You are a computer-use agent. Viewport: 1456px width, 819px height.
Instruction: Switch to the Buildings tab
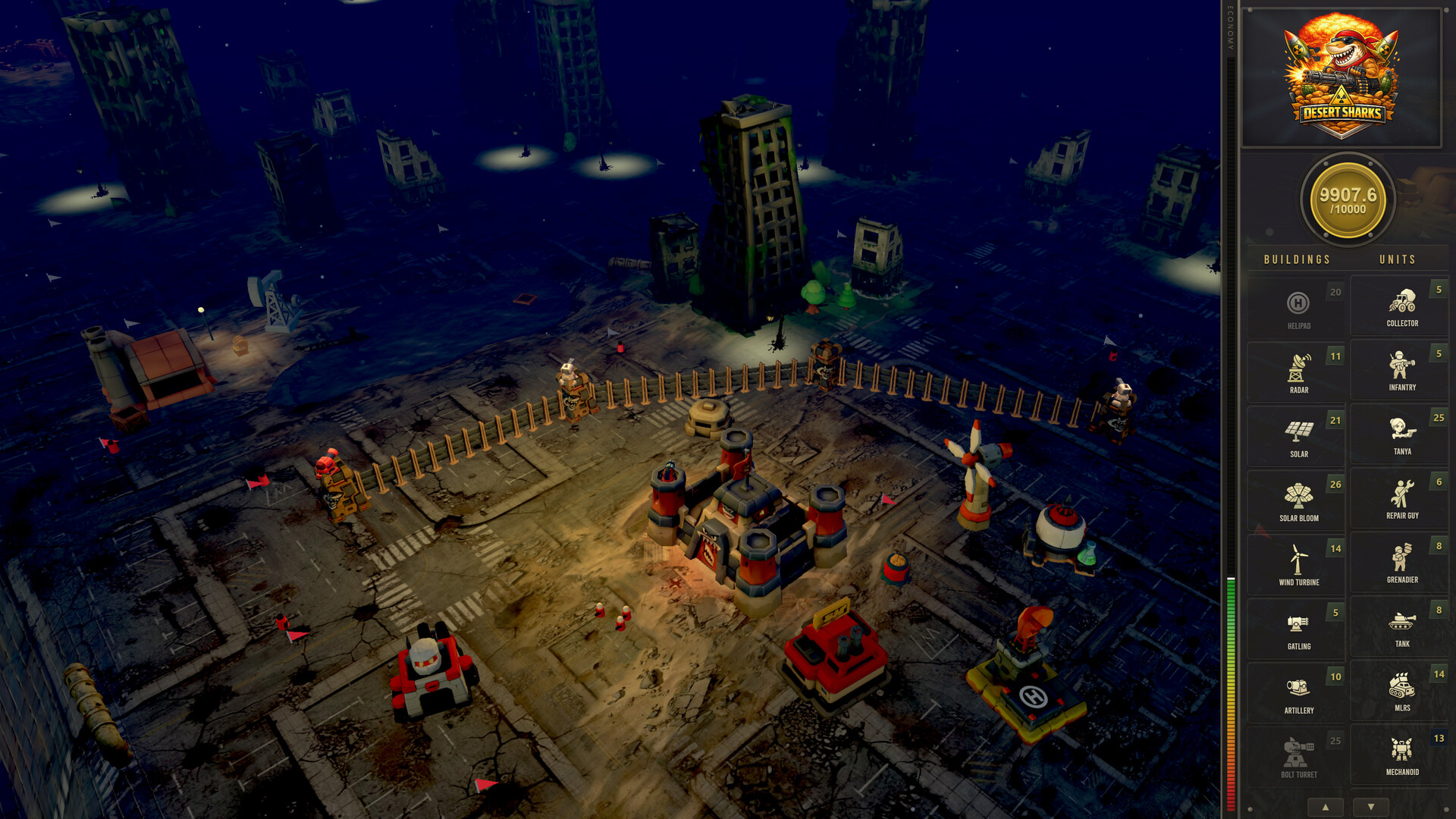click(x=1296, y=259)
